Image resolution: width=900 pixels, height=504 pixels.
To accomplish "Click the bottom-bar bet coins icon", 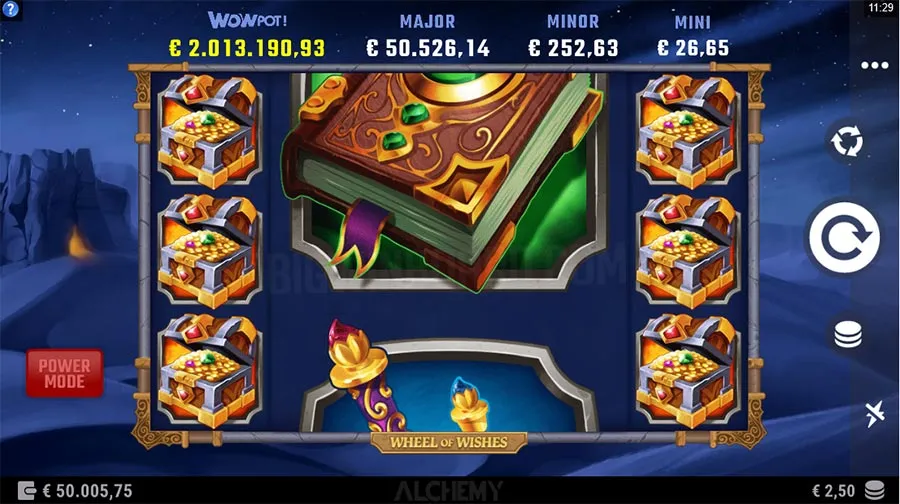I will point(874,490).
